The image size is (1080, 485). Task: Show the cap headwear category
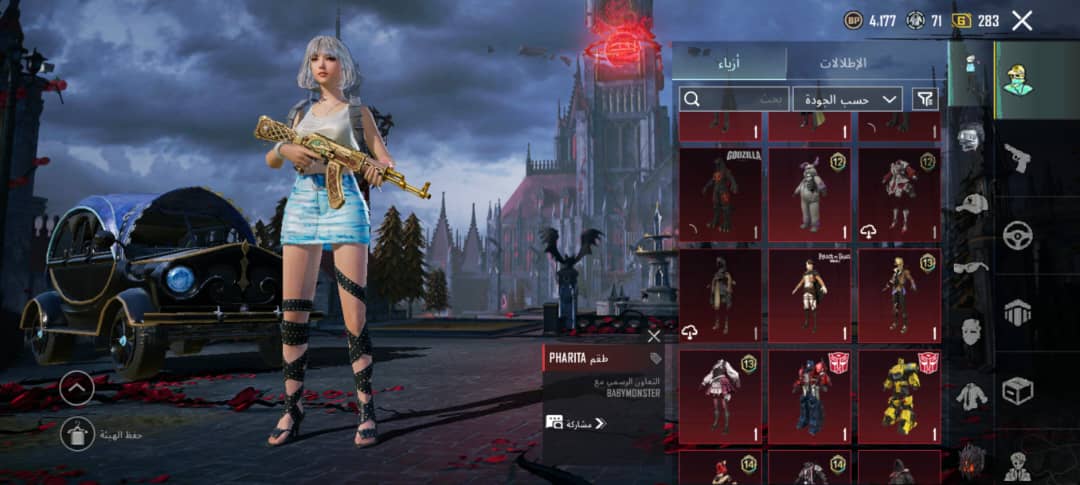click(x=971, y=203)
